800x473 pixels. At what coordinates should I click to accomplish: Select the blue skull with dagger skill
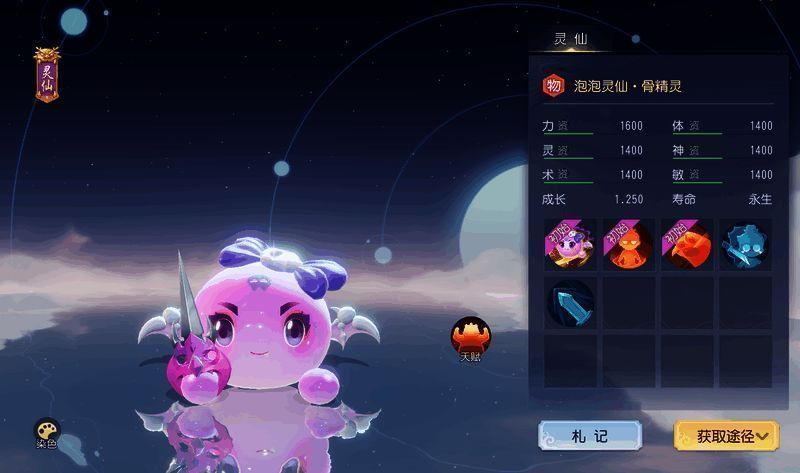coord(745,246)
